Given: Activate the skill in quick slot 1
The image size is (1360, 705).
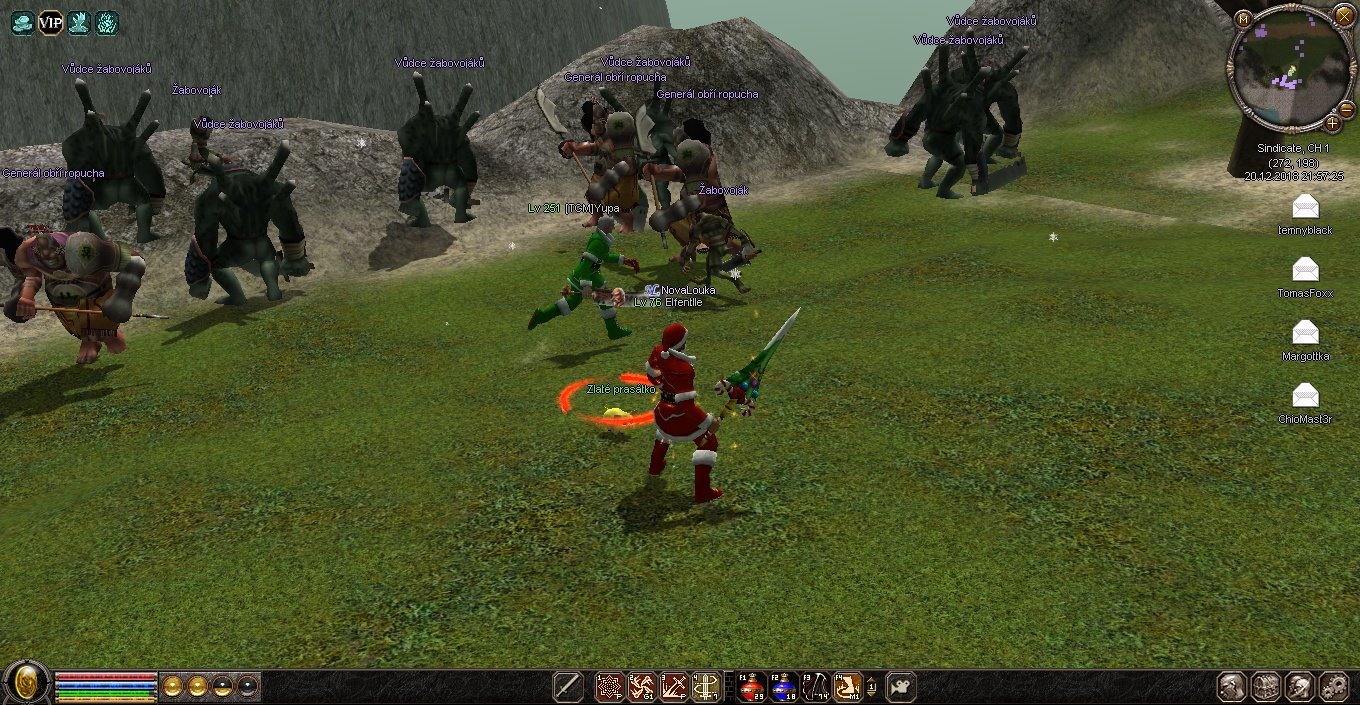Looking at the screenshot, I should (x=610, y=687).
